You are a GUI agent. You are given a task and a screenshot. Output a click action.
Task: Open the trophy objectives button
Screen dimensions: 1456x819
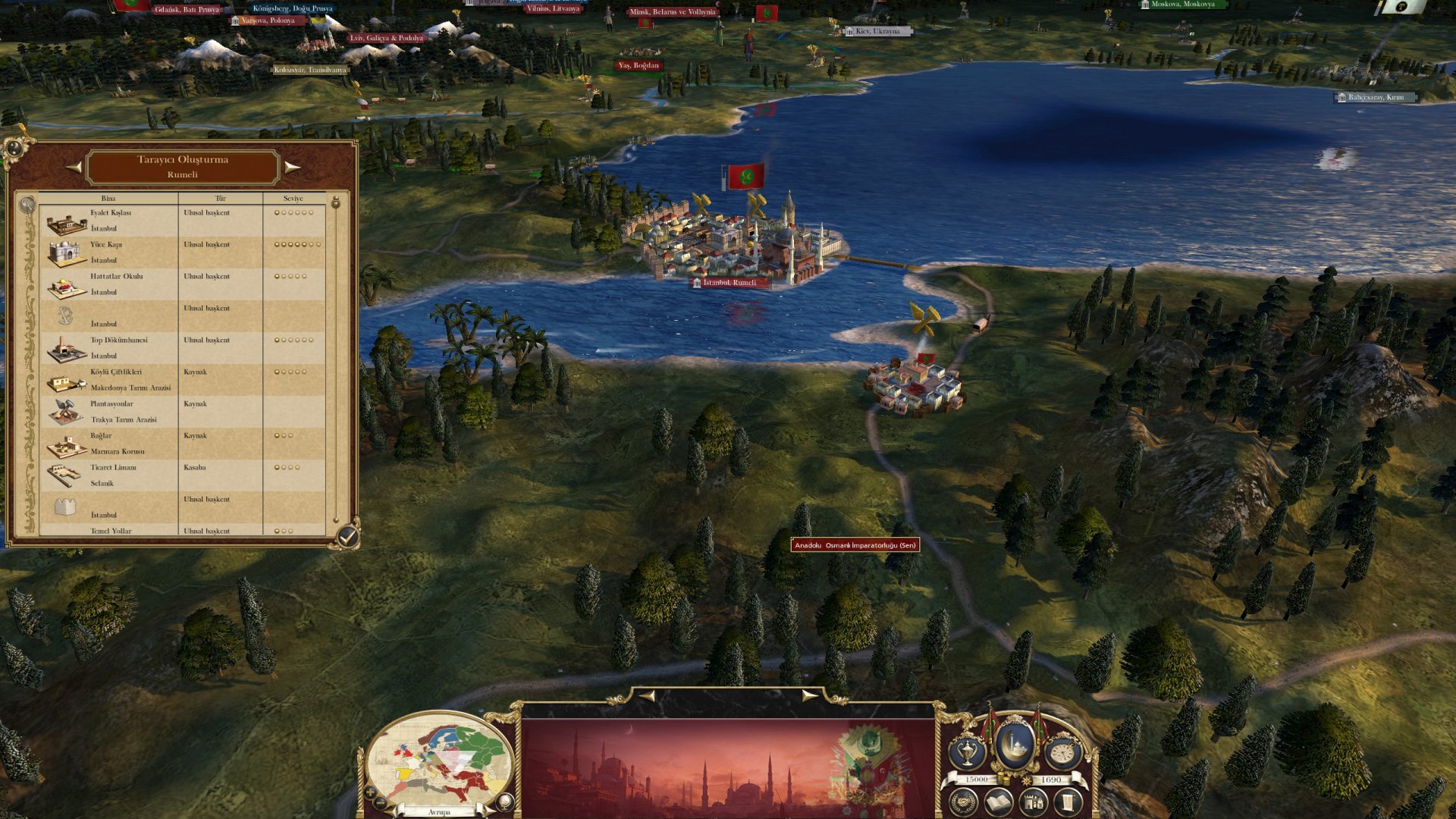pos(968,752)
